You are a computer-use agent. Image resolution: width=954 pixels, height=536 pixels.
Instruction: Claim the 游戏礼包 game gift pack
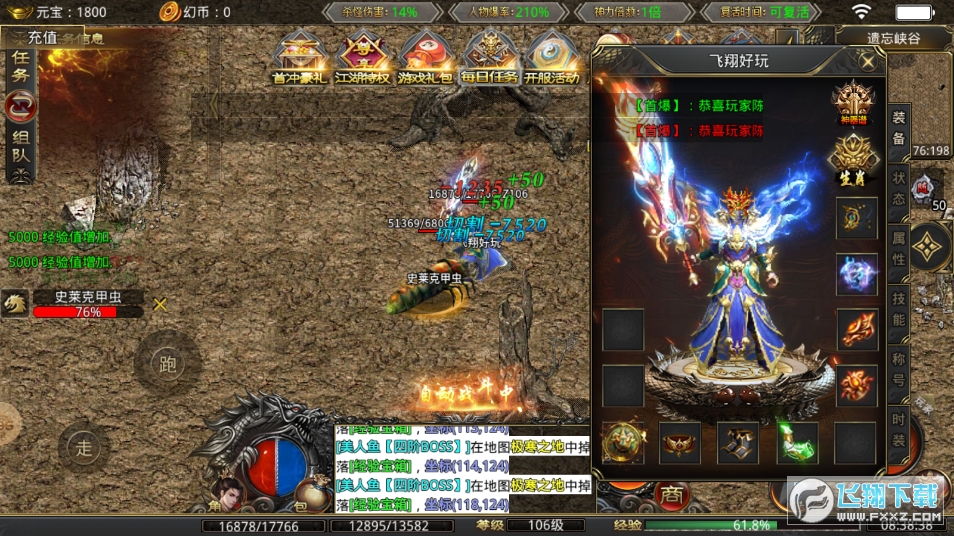click(x=426, y=60)
